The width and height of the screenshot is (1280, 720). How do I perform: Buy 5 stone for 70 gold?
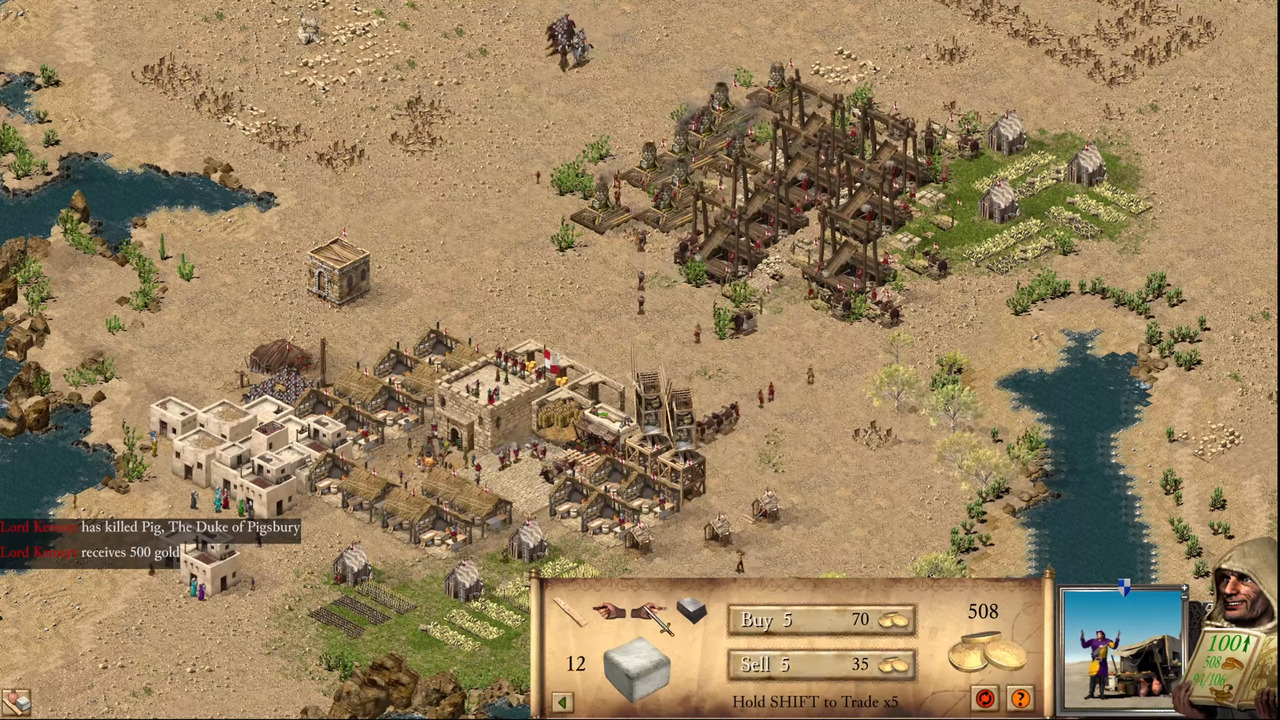821,621
